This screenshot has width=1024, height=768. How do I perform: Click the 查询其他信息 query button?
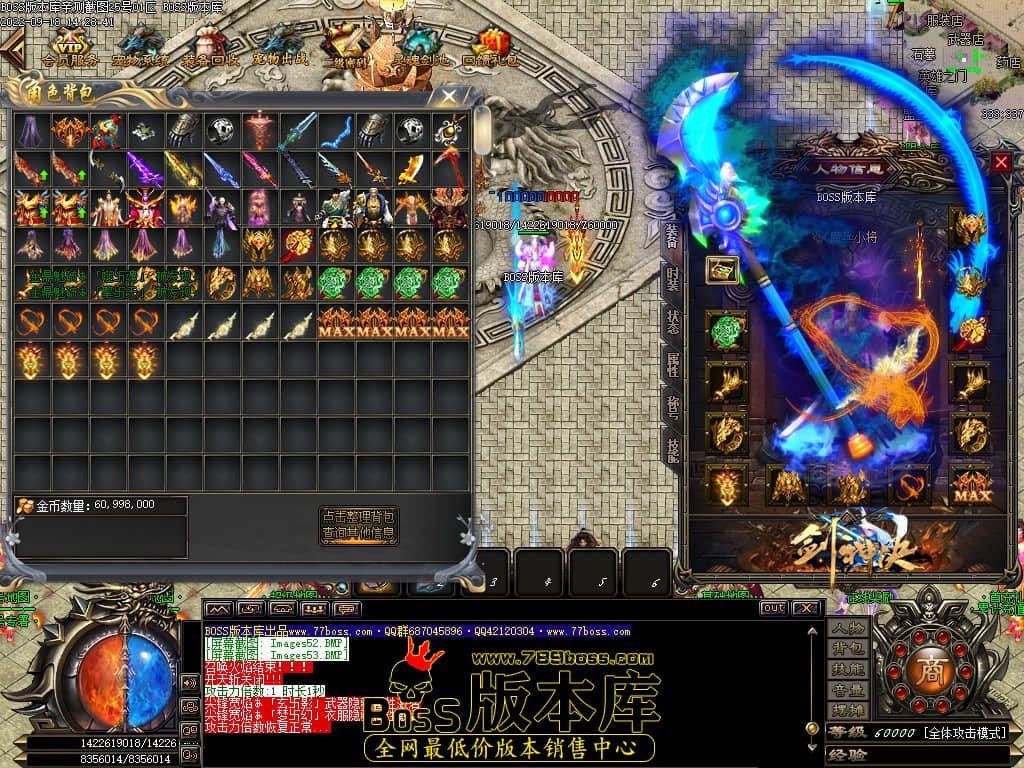pos(358,534)
